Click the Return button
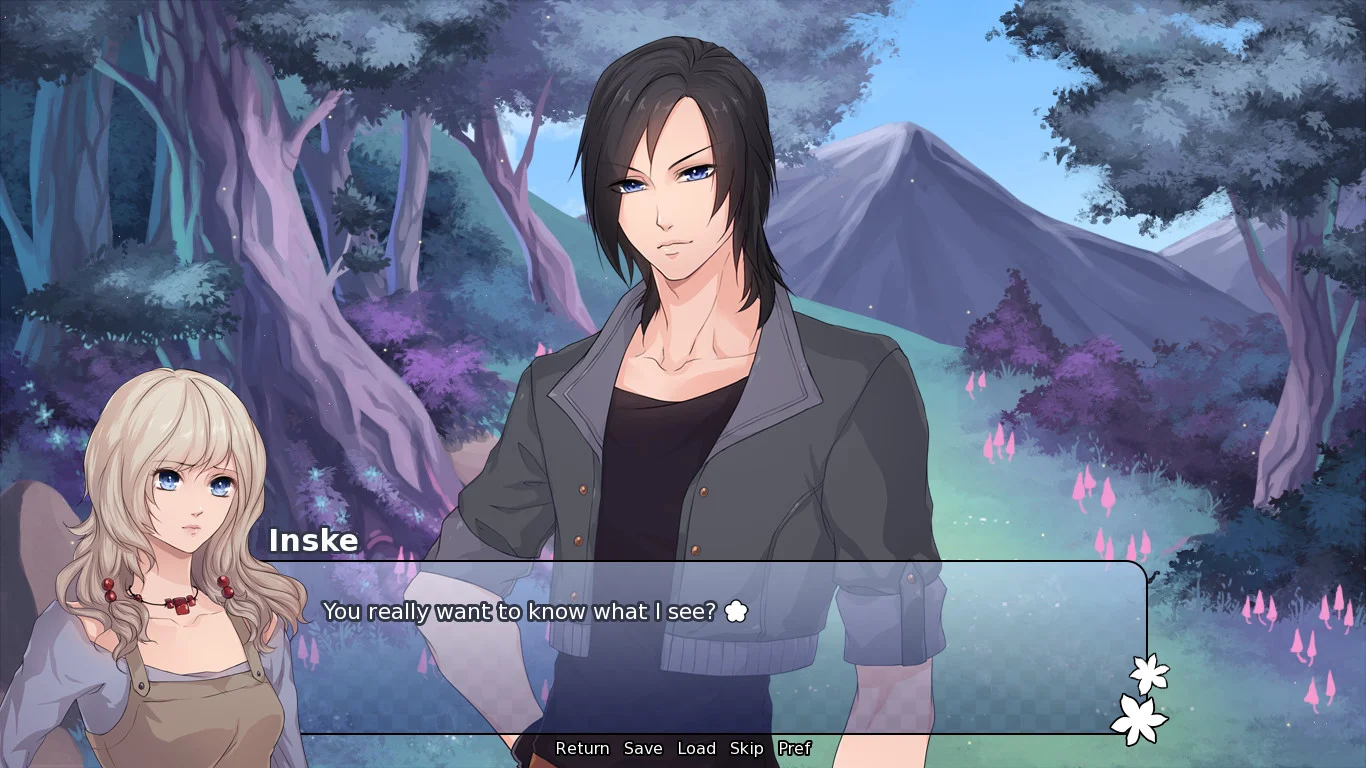Viewport: 1366px width, 768px height. [582, 748]
